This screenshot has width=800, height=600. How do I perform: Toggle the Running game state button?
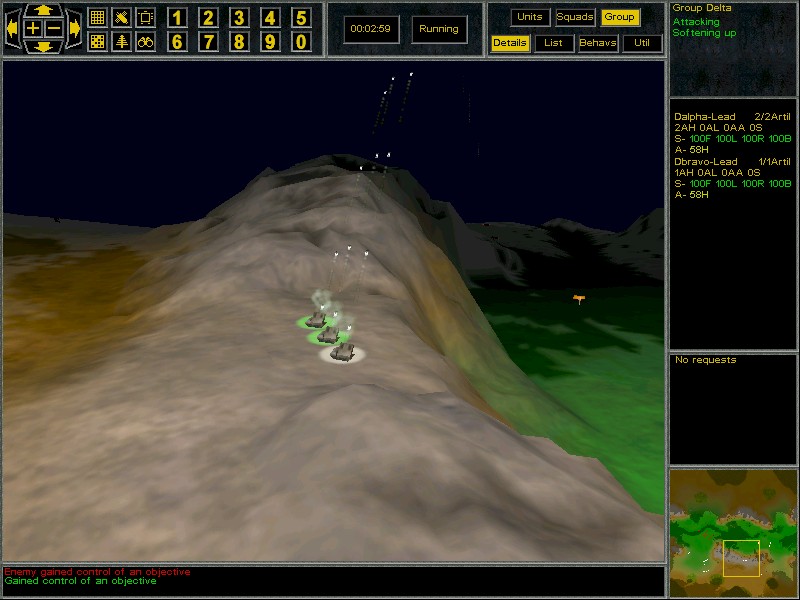click(x=439, y=29)
